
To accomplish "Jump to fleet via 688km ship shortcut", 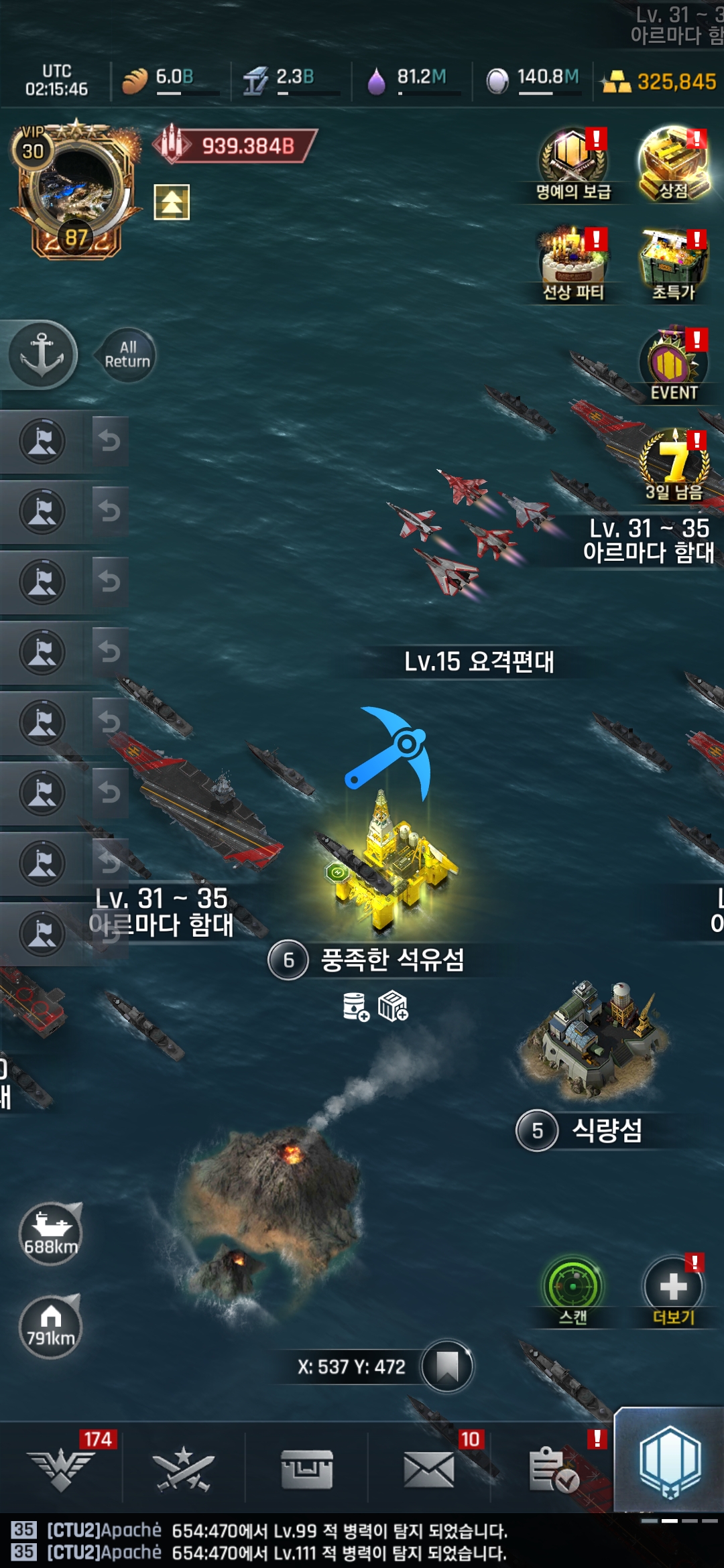I will click(50, 1234).
